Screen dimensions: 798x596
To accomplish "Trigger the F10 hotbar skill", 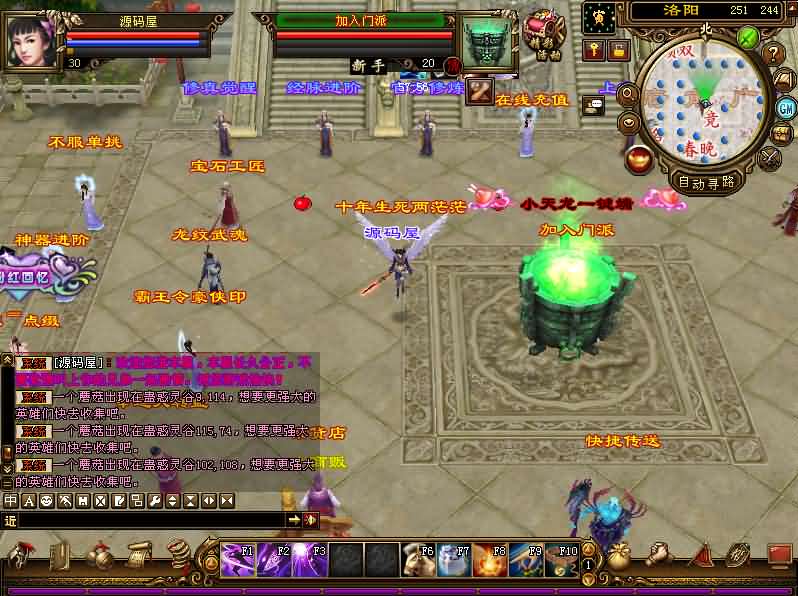I will pos(560,559).
